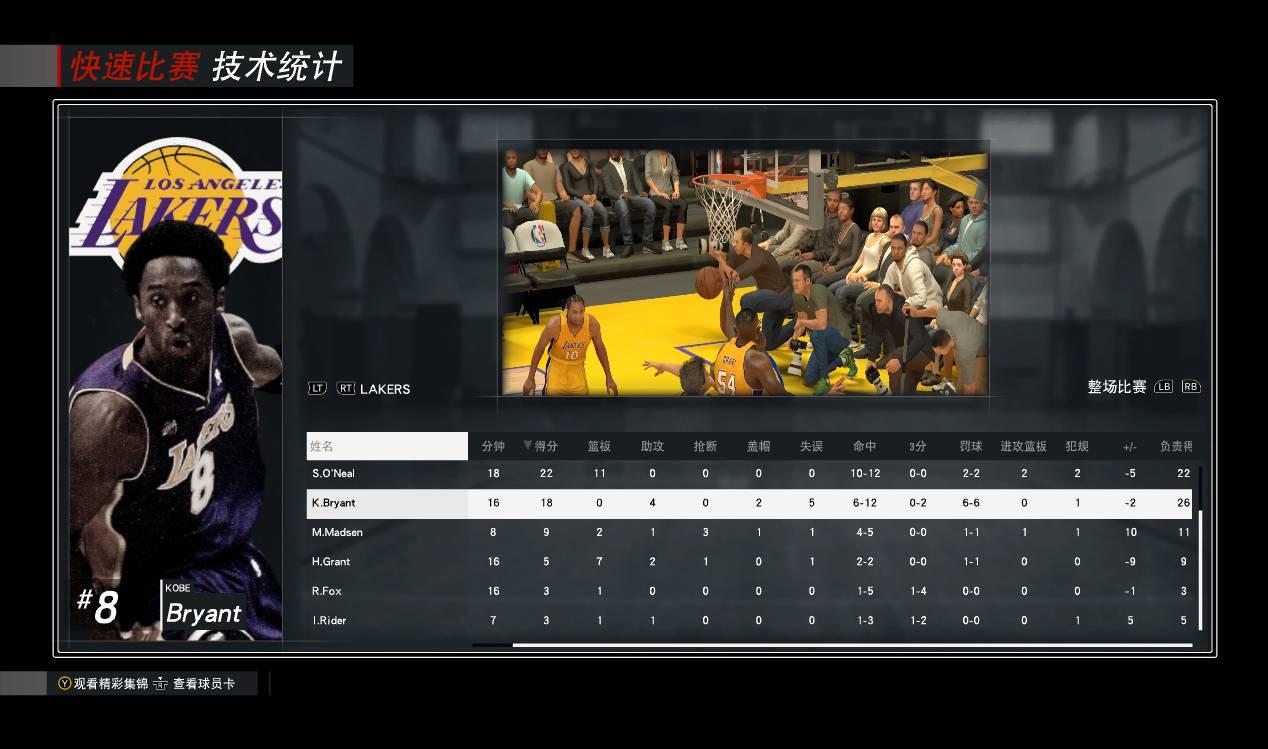Change the 整场比赛 full game period filter

click(1117, 387)
